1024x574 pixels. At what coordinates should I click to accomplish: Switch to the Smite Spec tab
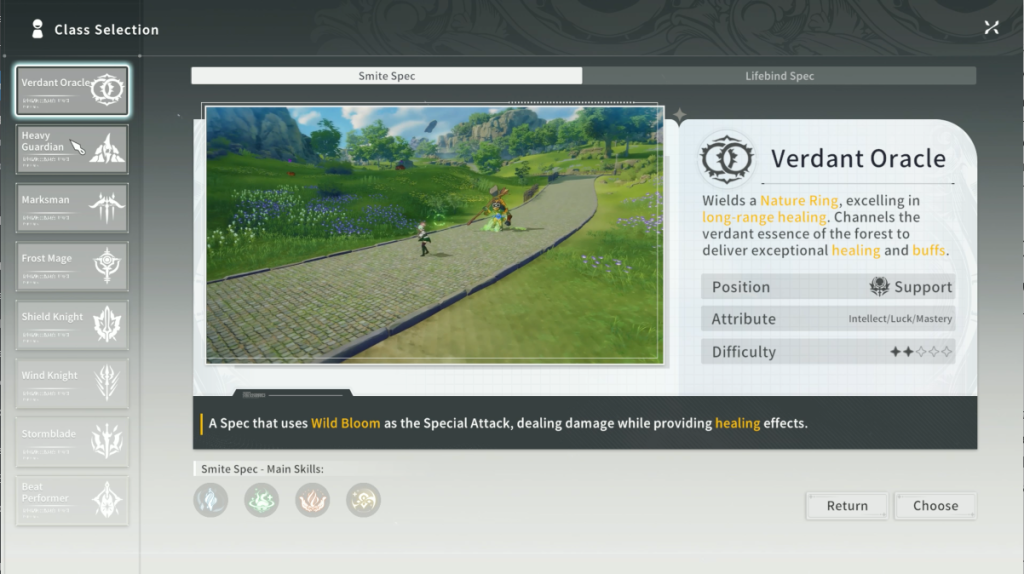click(386, 76)
